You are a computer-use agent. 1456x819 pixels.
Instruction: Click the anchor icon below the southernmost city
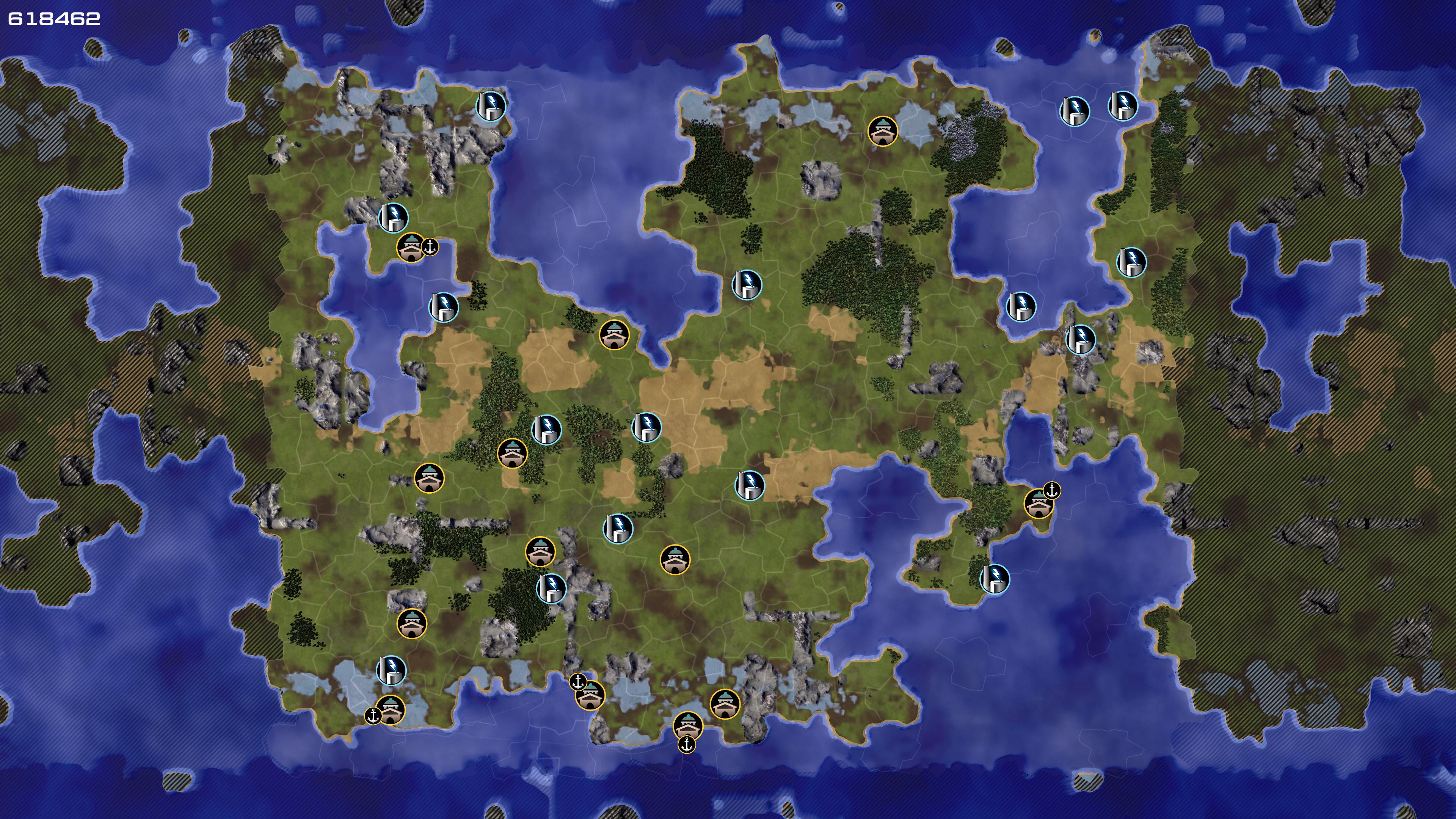686,744
